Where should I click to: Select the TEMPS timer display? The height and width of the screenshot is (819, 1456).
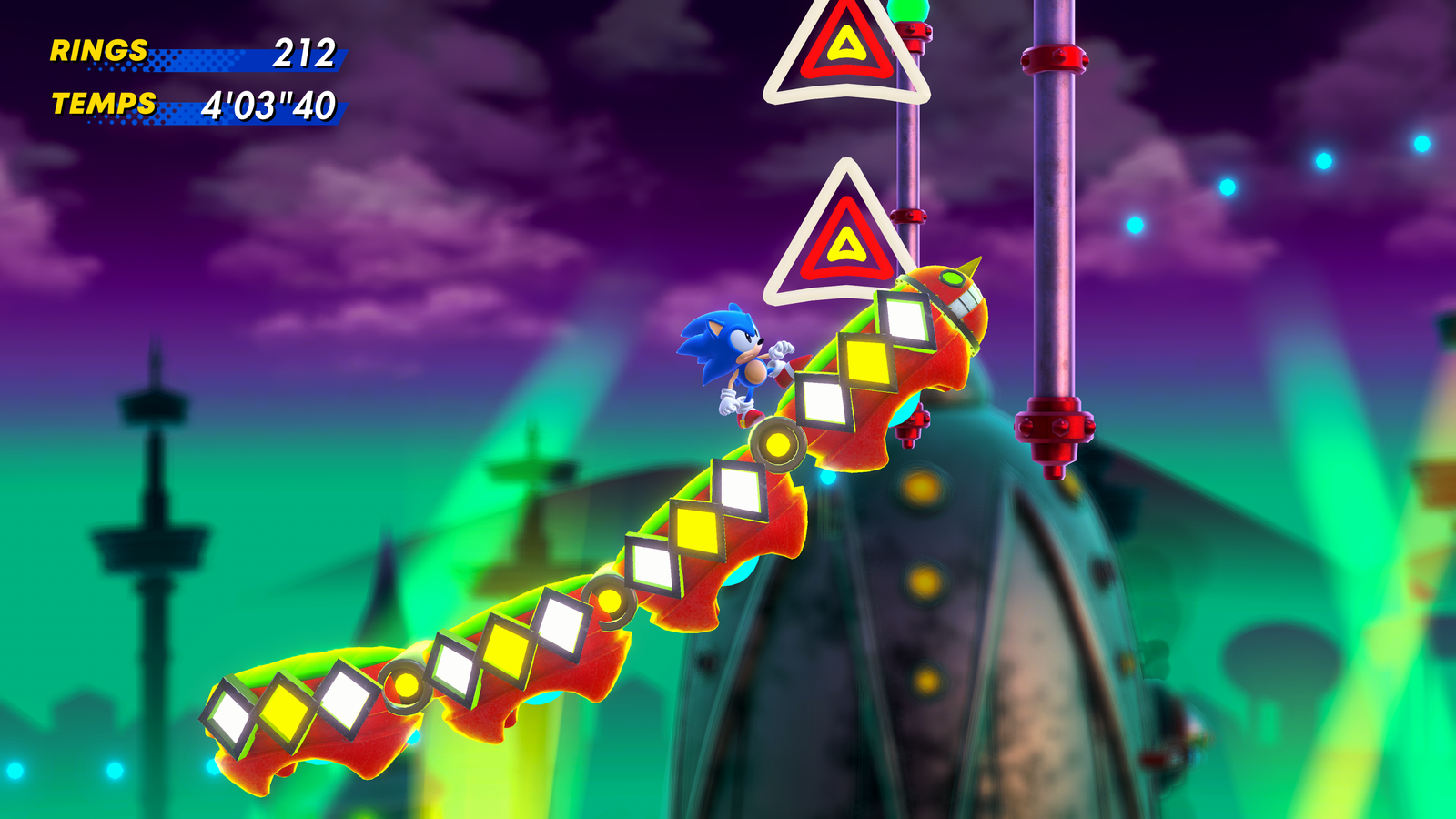[x=103, y=105]
